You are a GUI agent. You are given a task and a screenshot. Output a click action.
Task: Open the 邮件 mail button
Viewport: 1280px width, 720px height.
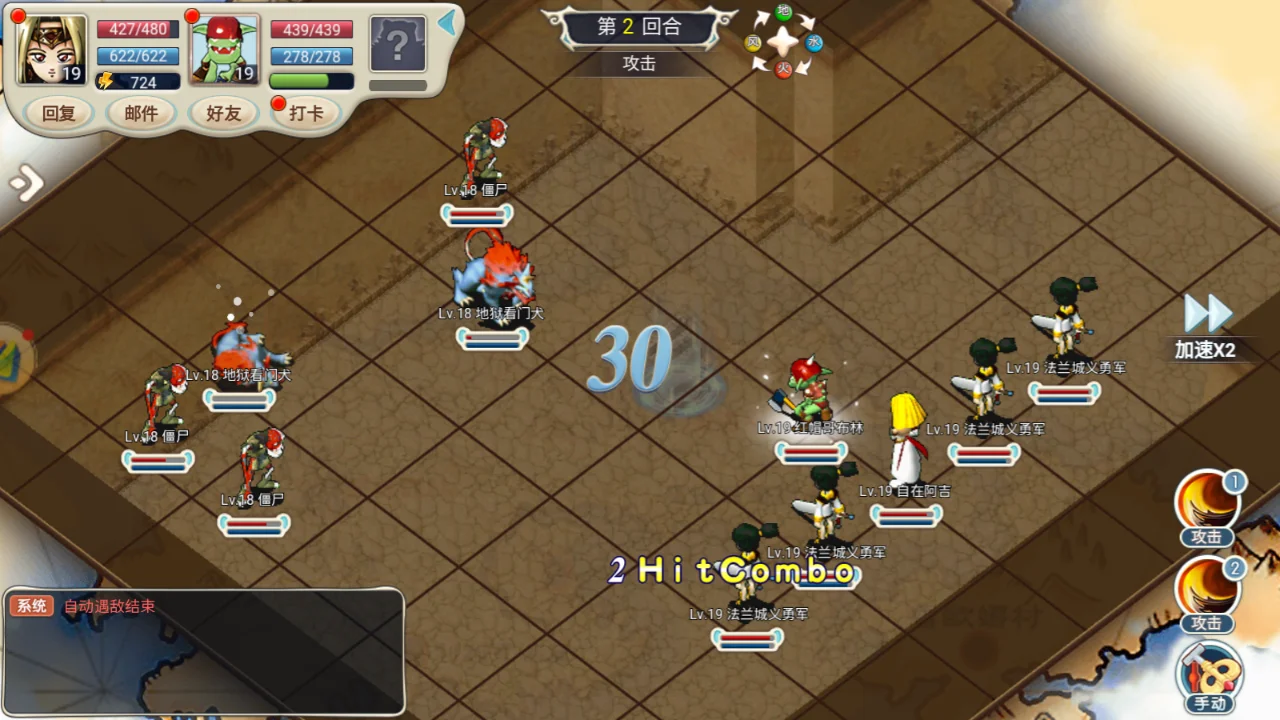click(141, 113)
